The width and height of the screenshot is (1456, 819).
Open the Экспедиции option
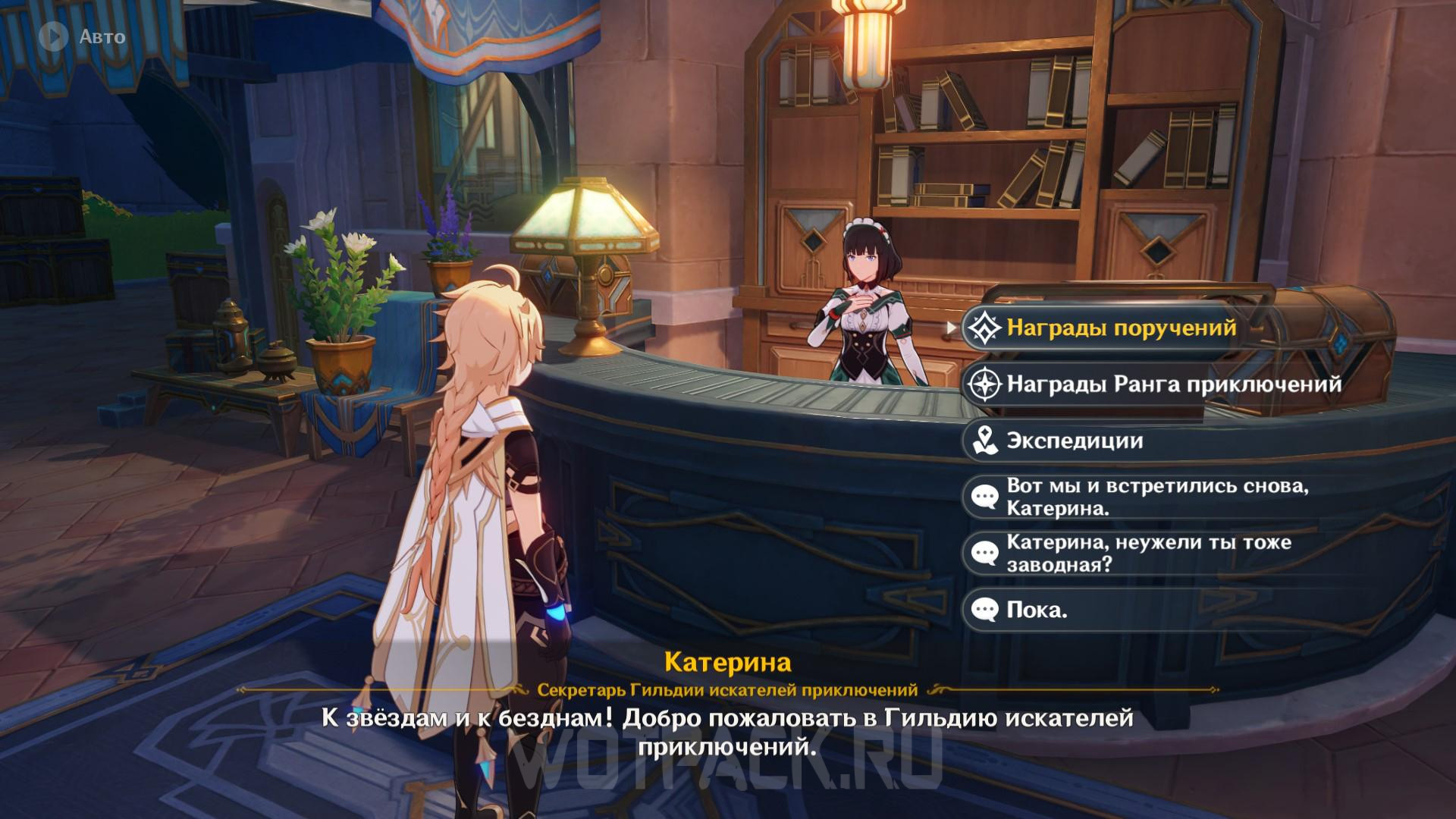tap(1074, 441)
